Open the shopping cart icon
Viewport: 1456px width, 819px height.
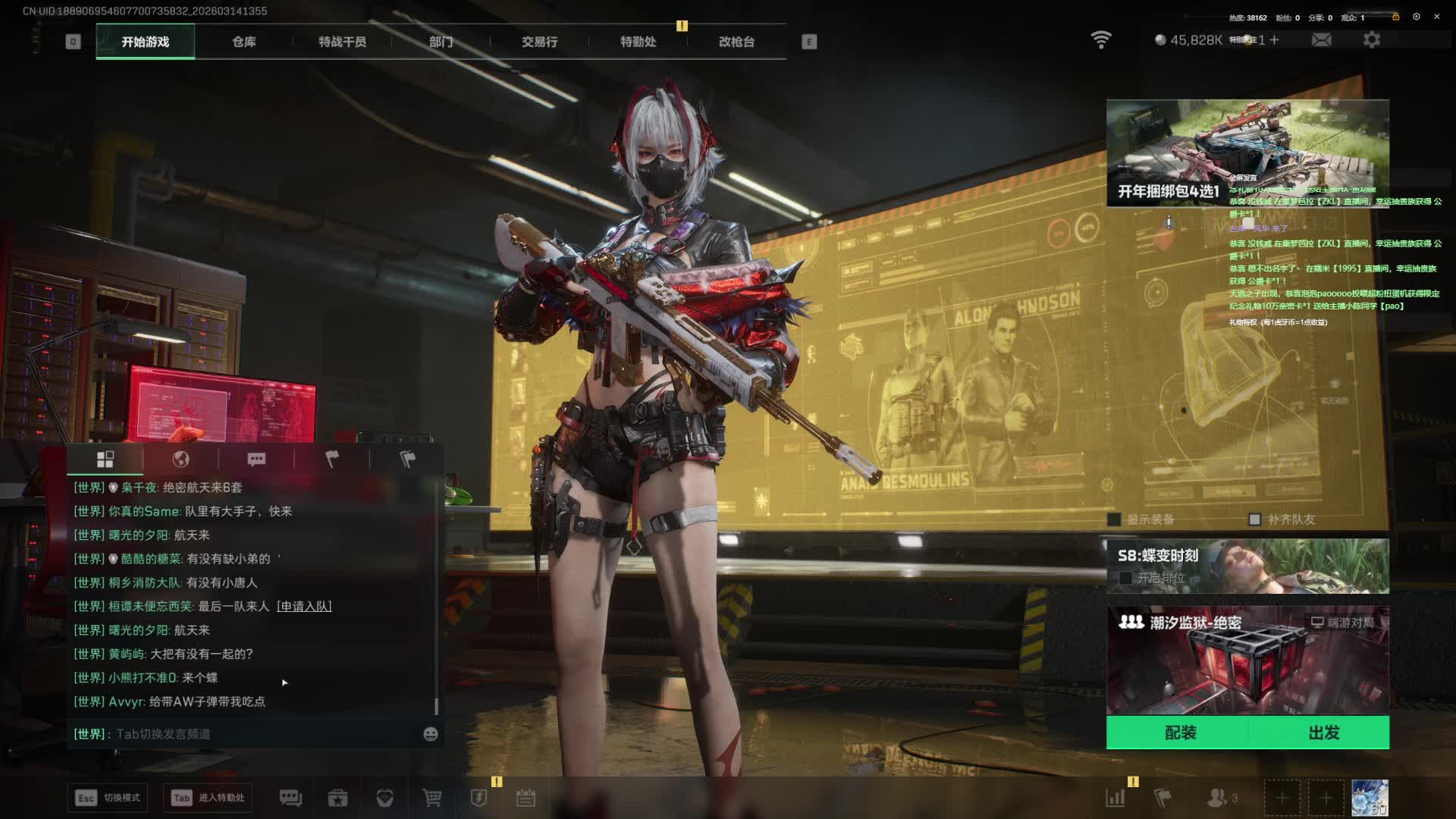click(x=431, y=798)
